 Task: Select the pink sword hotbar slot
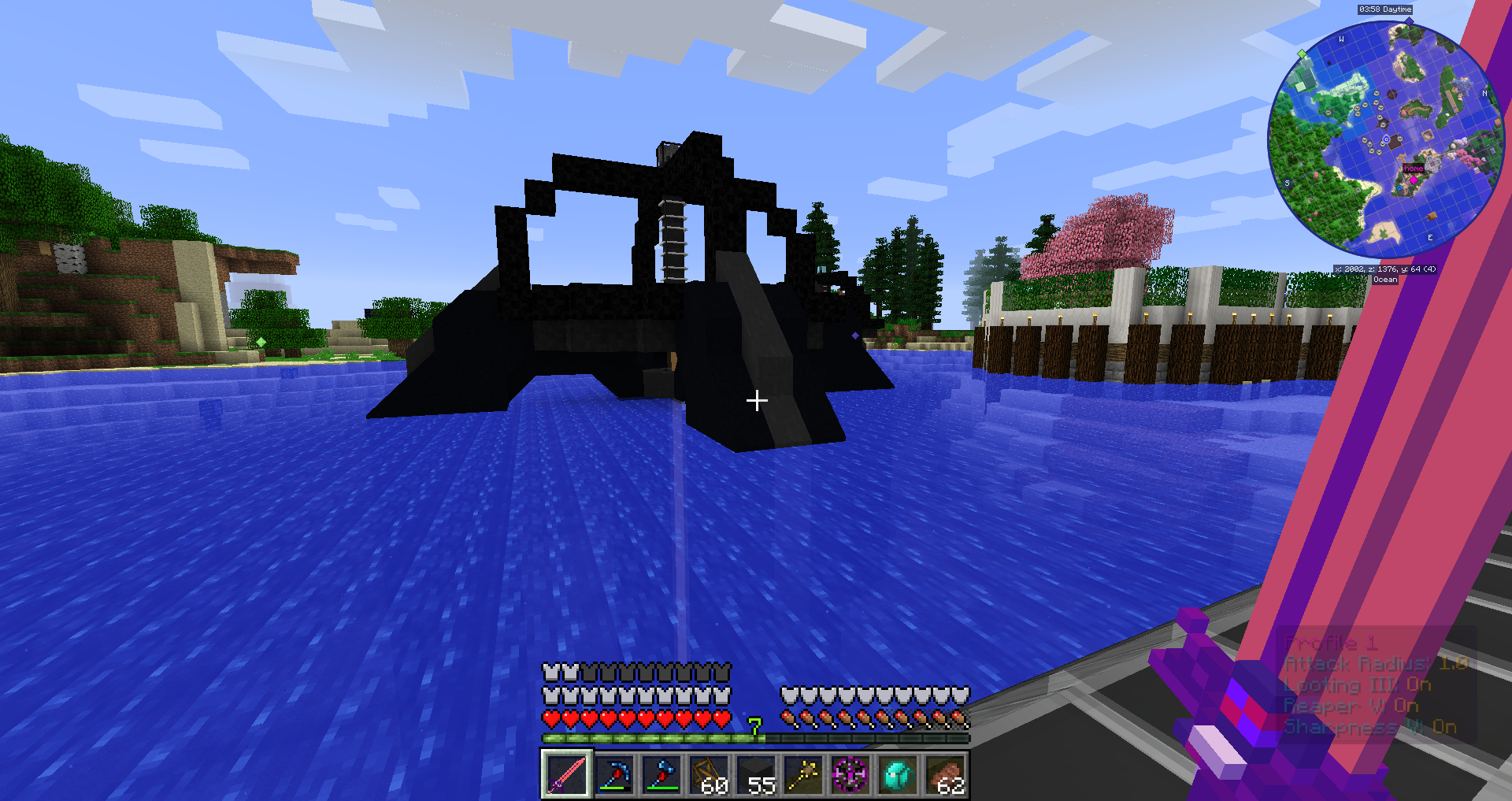coord(566,774)
